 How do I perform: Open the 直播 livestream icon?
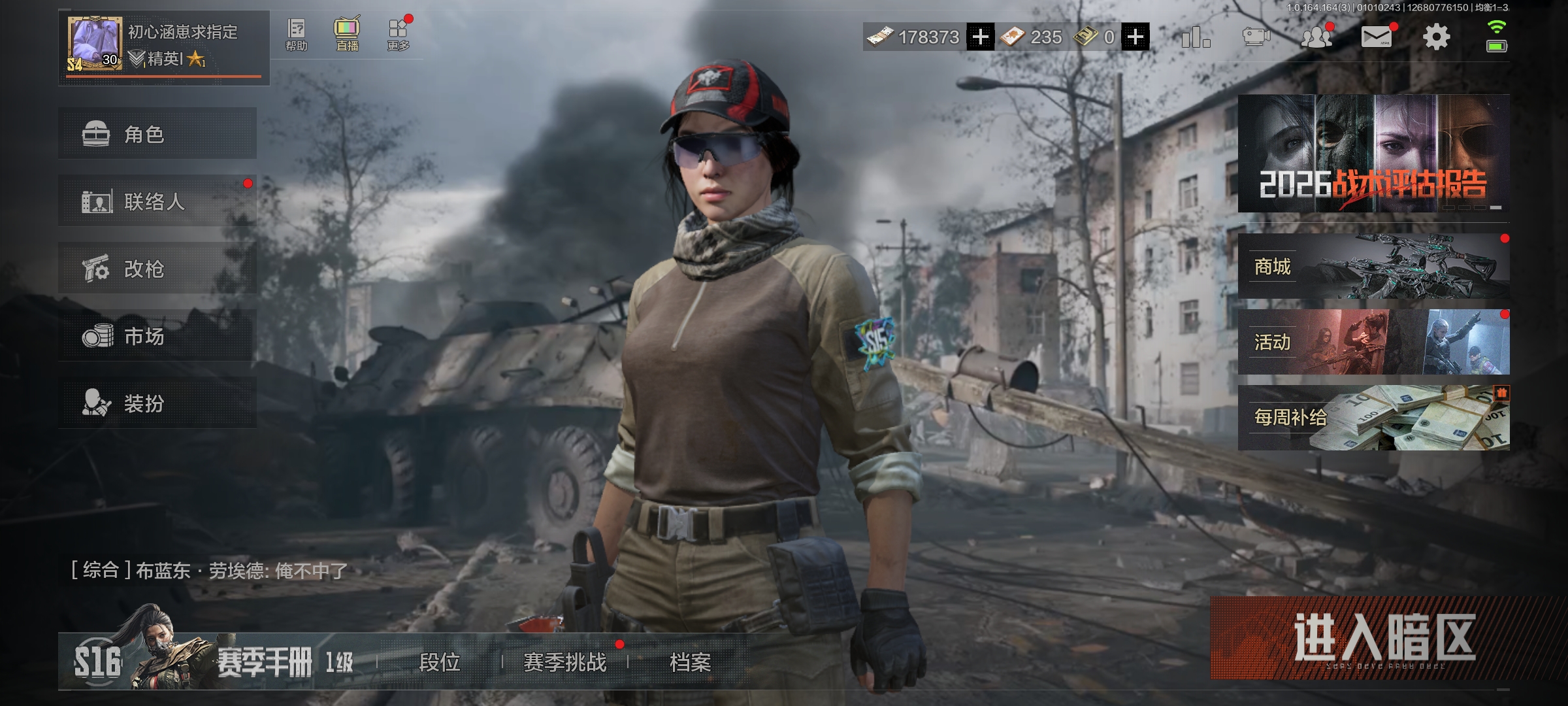click(x=347, y=35)
